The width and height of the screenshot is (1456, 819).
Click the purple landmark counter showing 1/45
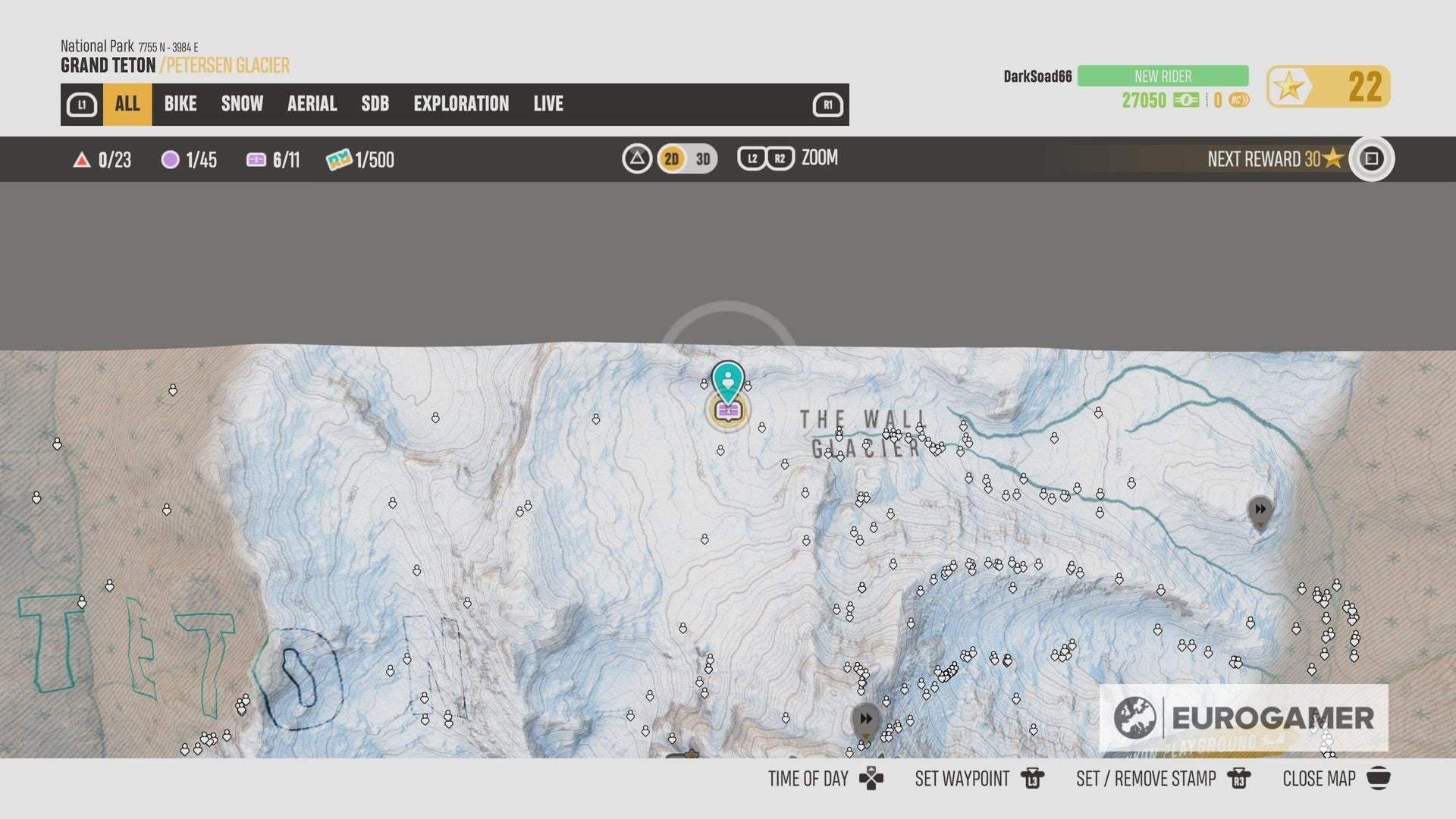coord(190,159)
